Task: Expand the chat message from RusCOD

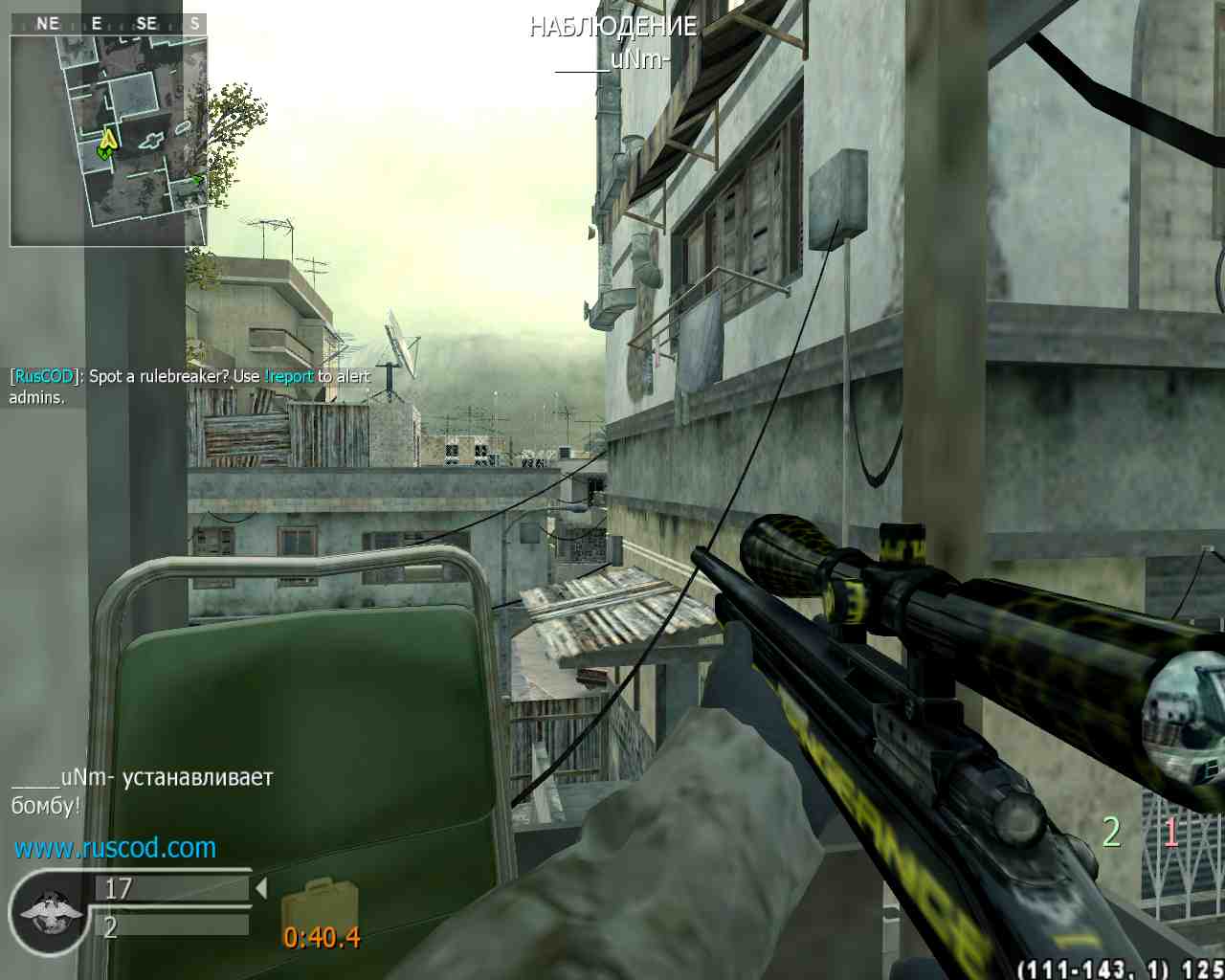Action: [43, 376]
